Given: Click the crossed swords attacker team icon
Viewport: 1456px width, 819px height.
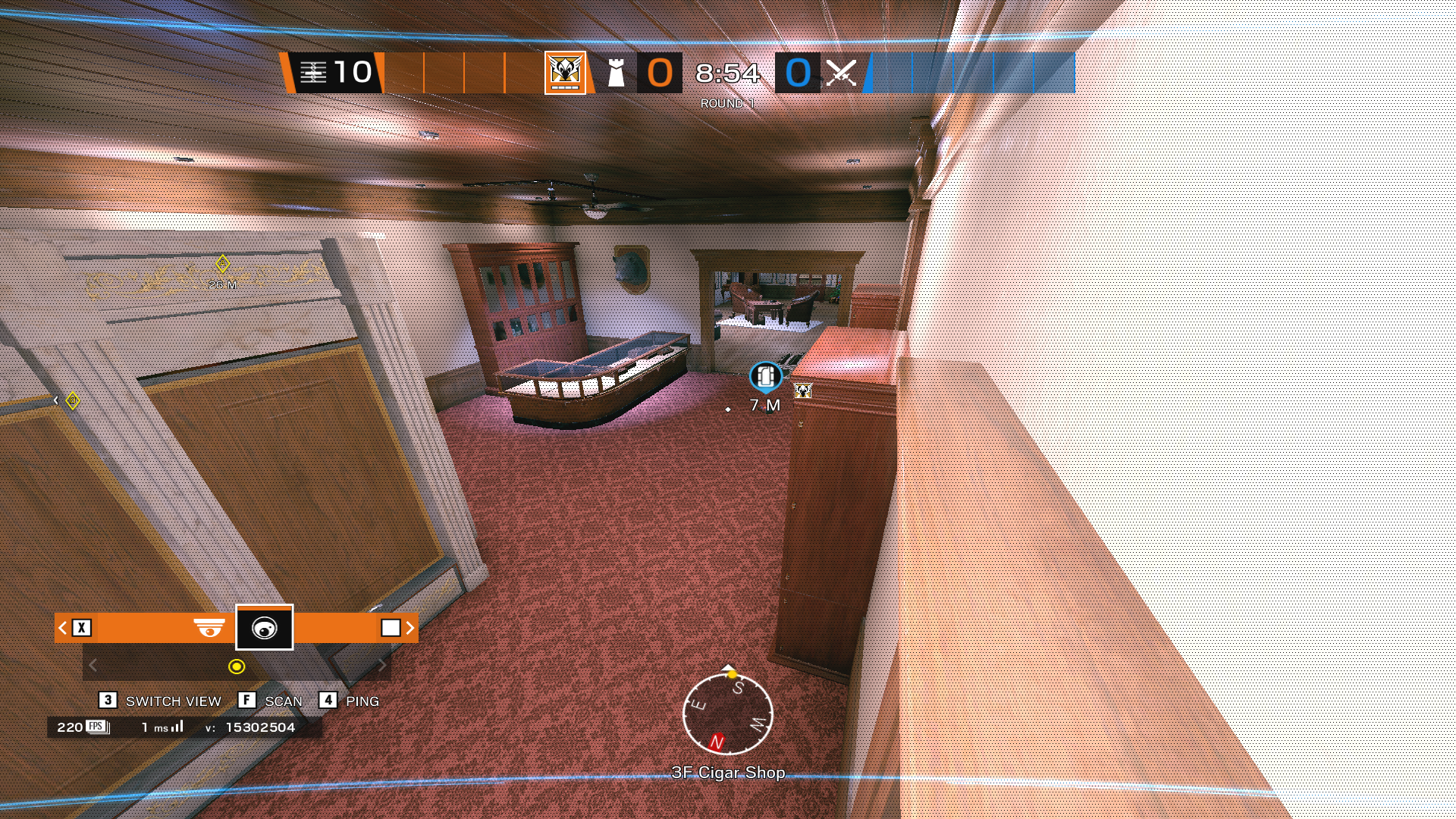Looking at the screenshot, I should pos(841,74).
